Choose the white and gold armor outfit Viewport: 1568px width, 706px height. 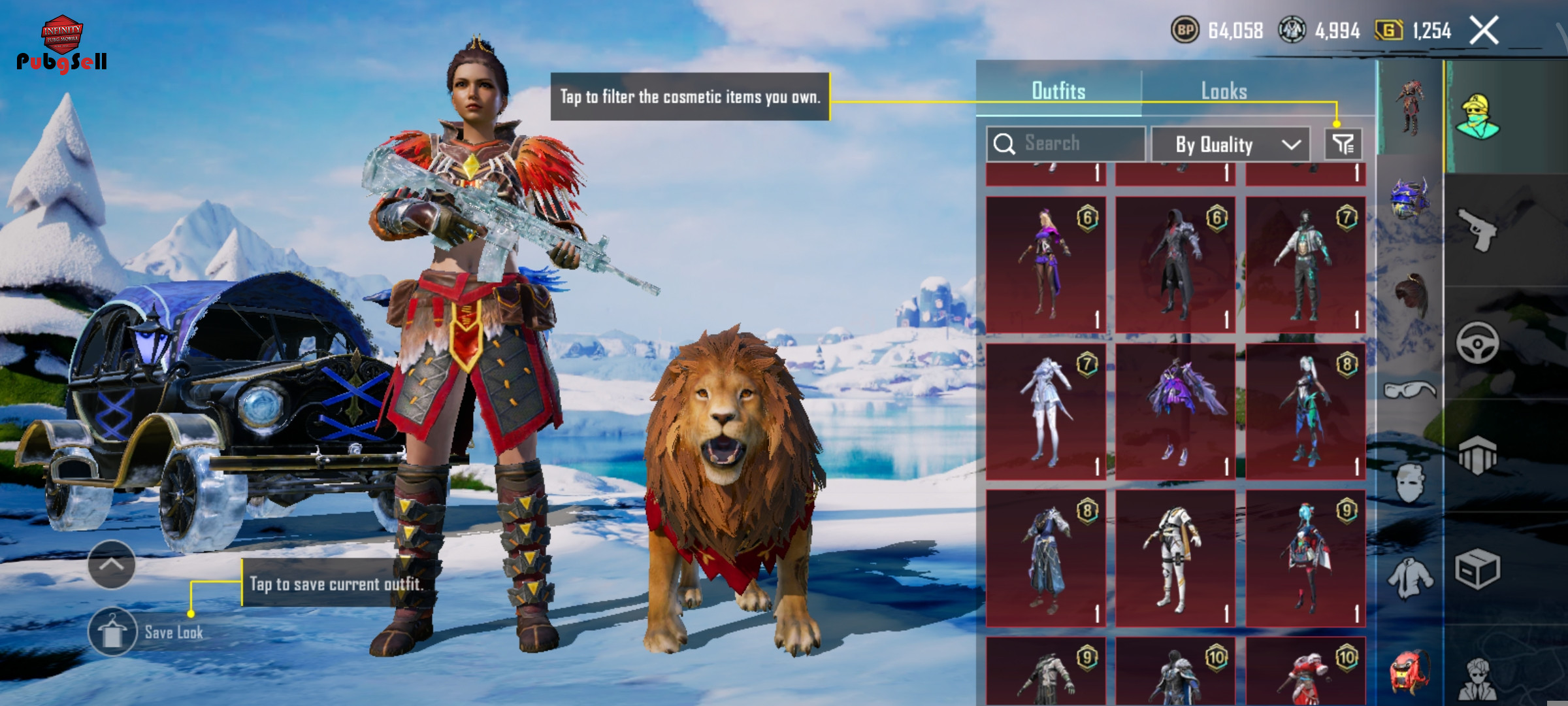tap(1175, 559)
